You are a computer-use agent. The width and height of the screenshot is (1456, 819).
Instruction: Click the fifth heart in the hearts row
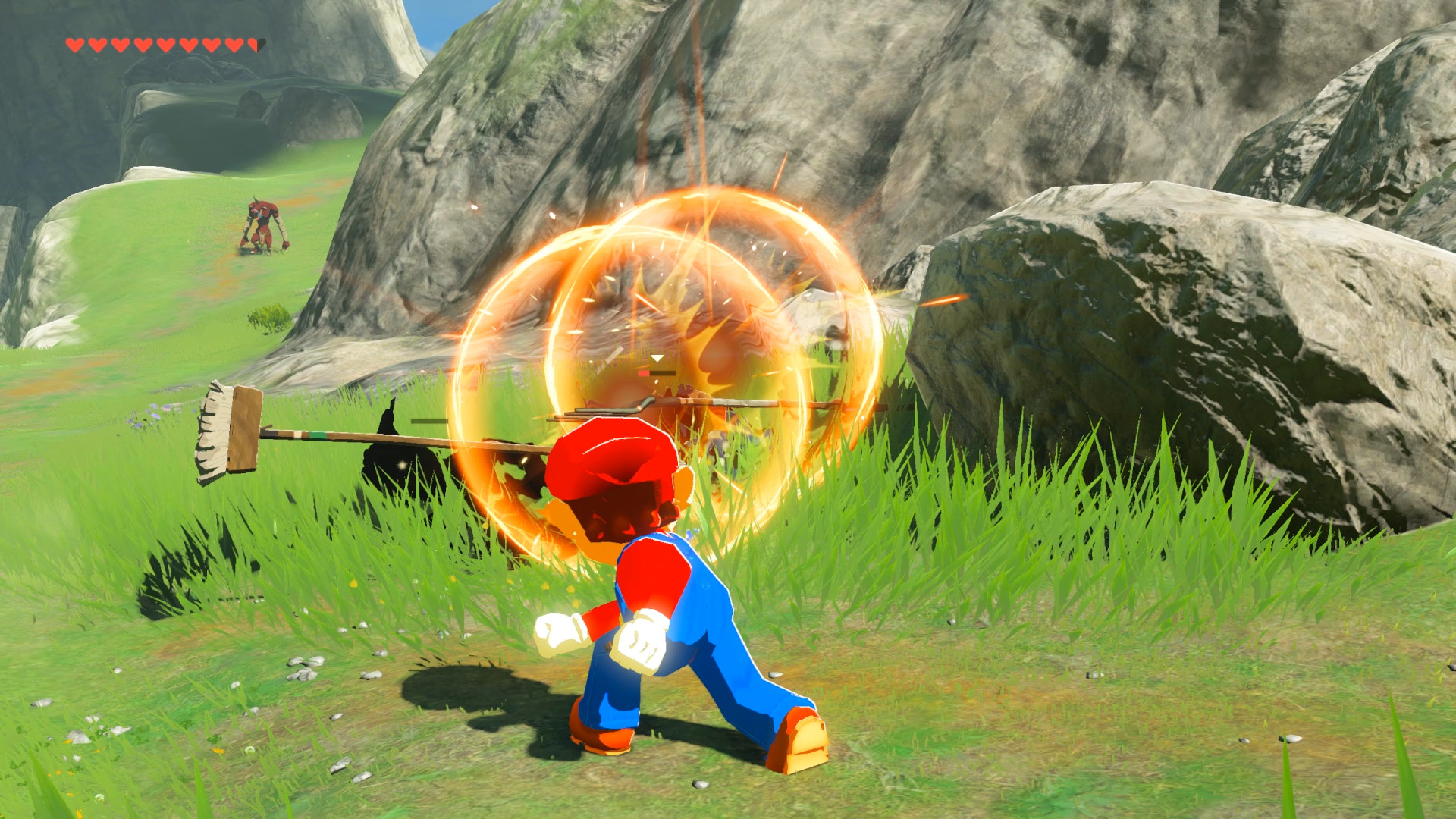[x=165, y=44]
